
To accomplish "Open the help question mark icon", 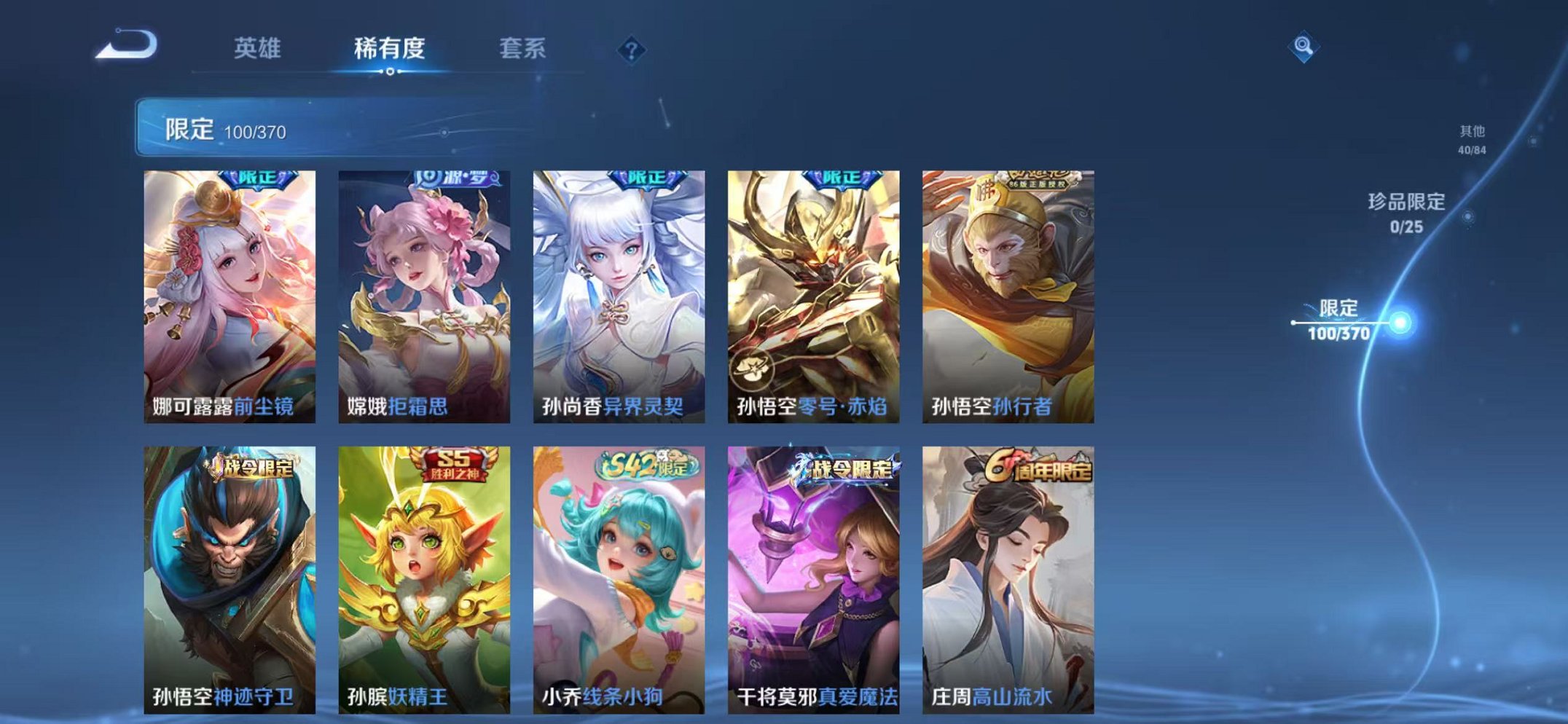I will click(x=632, y=50).
